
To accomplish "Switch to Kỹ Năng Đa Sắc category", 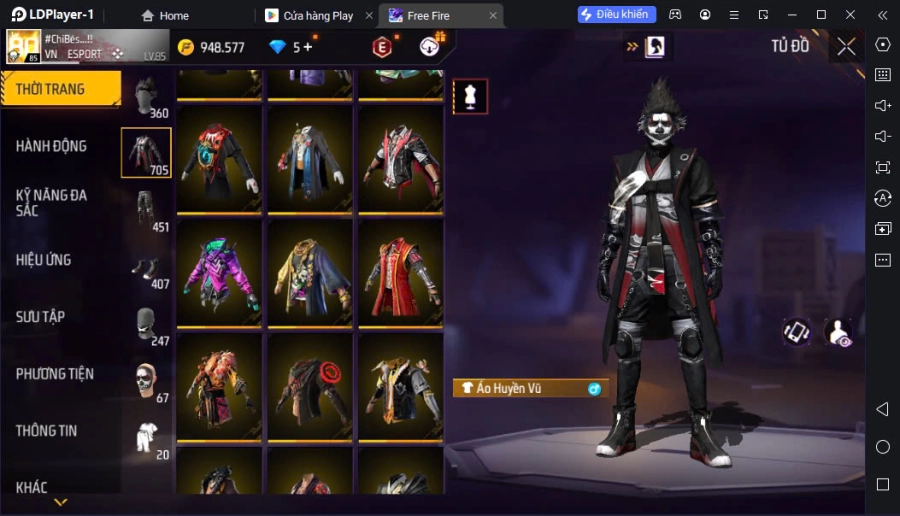I will pyautogui.click(x=51, y=203).
